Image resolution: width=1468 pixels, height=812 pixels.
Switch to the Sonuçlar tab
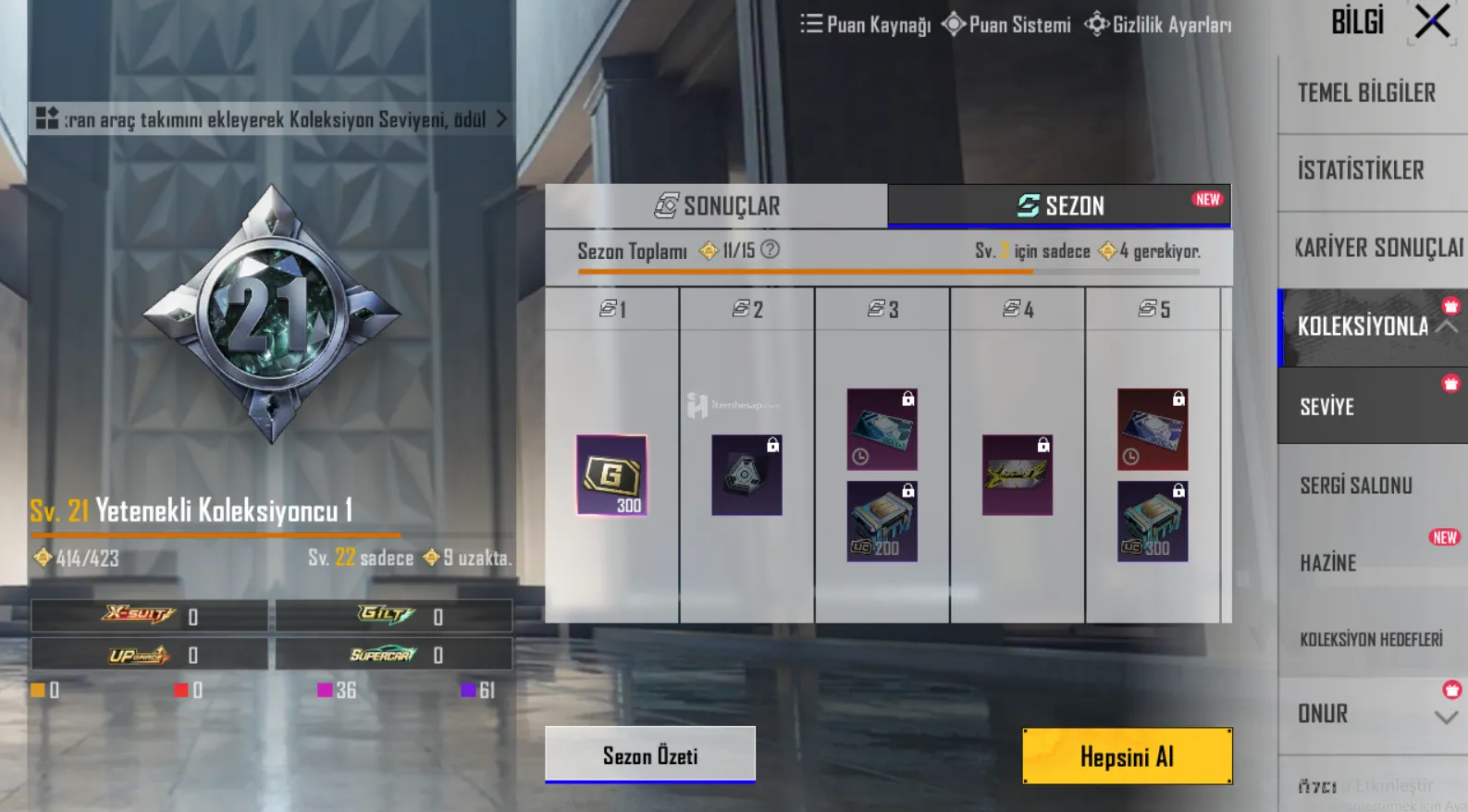click(717, 206)
